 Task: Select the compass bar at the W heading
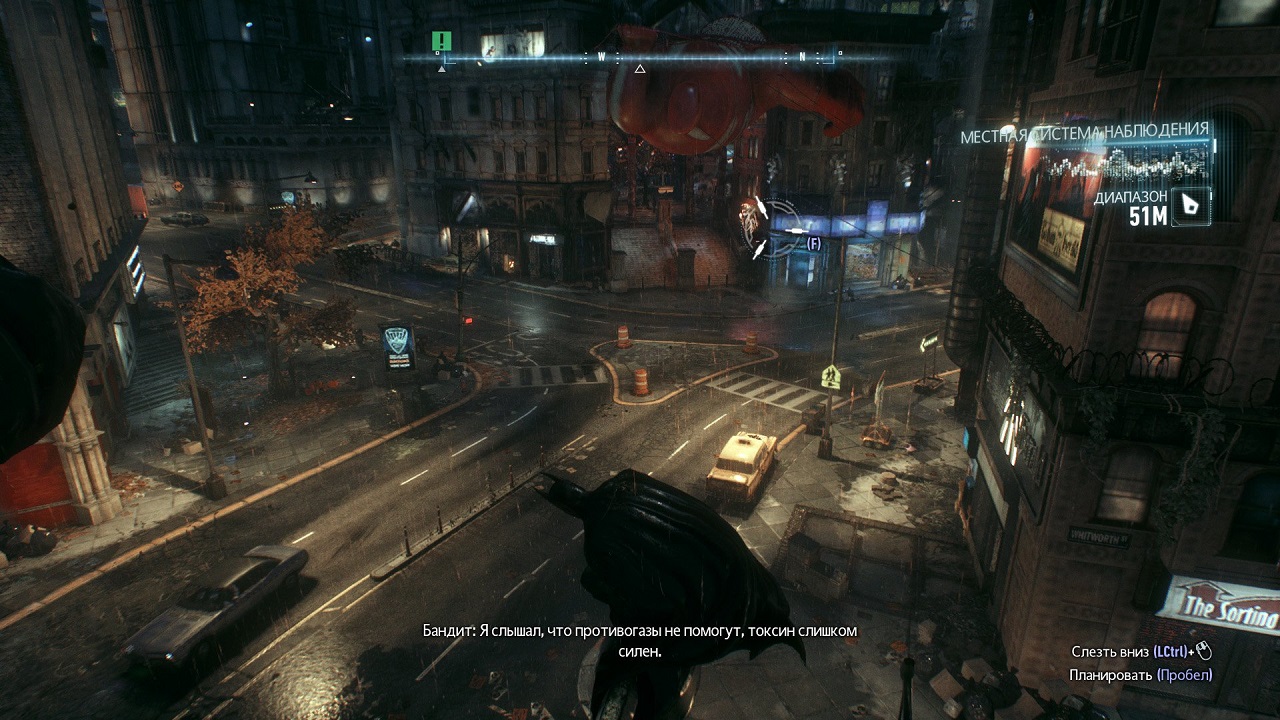tap(602, 57)
